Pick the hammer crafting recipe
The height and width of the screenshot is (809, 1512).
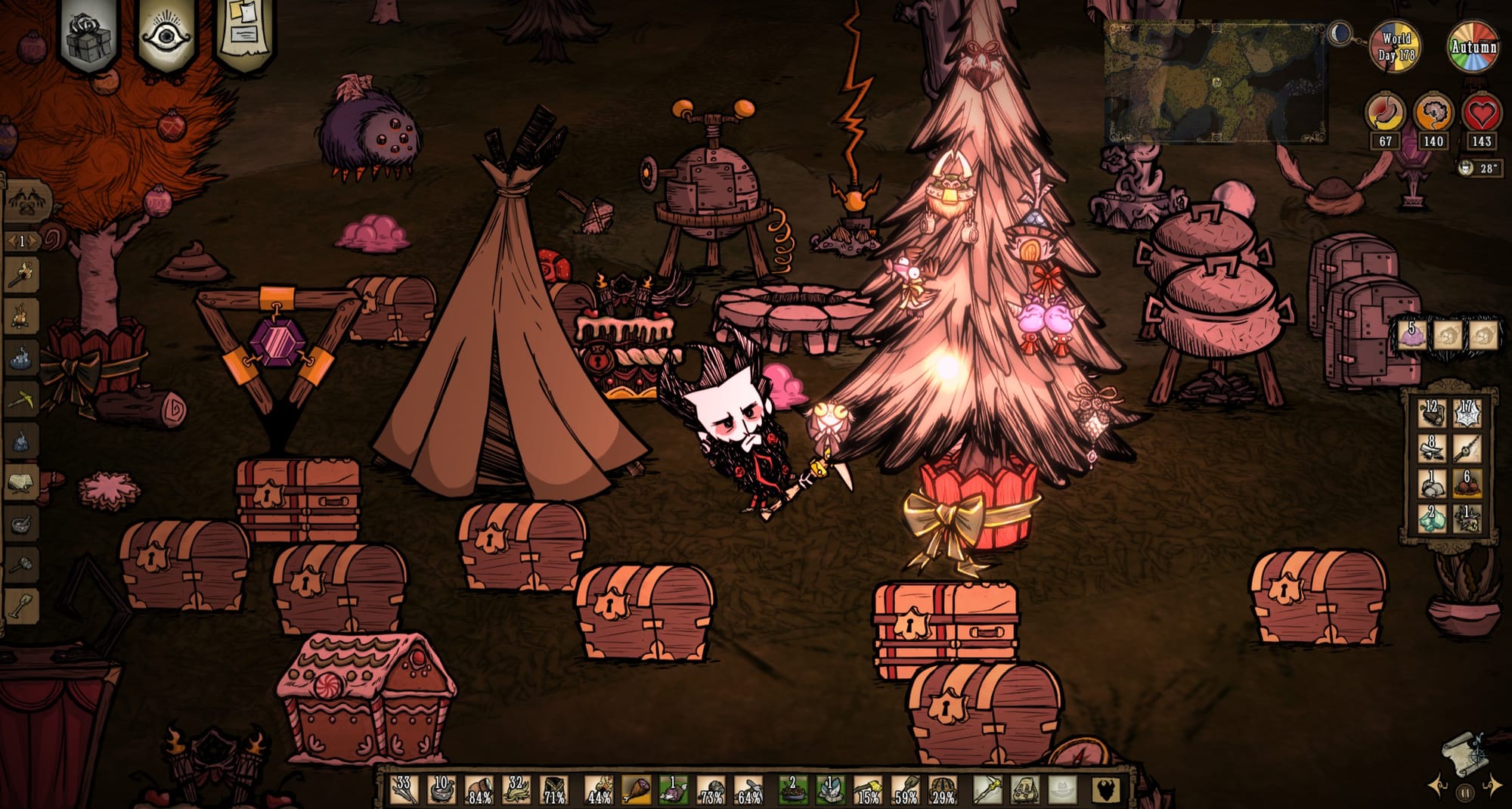point(21,563)
